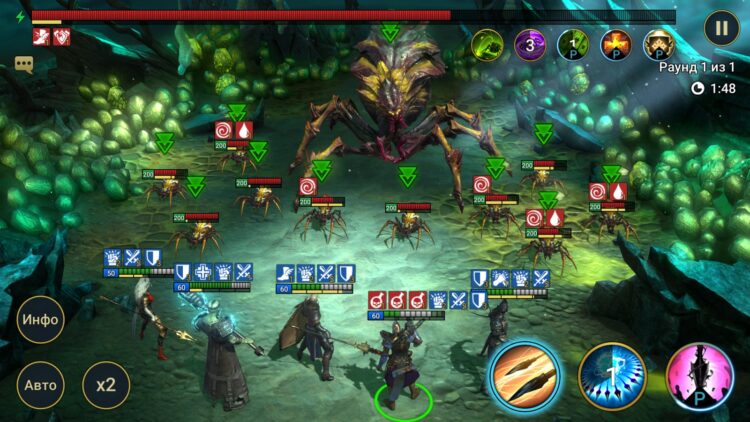View the boss's green passive skill marked 1
The height and width of the screenshot is (422, 750).
point(573,44)
